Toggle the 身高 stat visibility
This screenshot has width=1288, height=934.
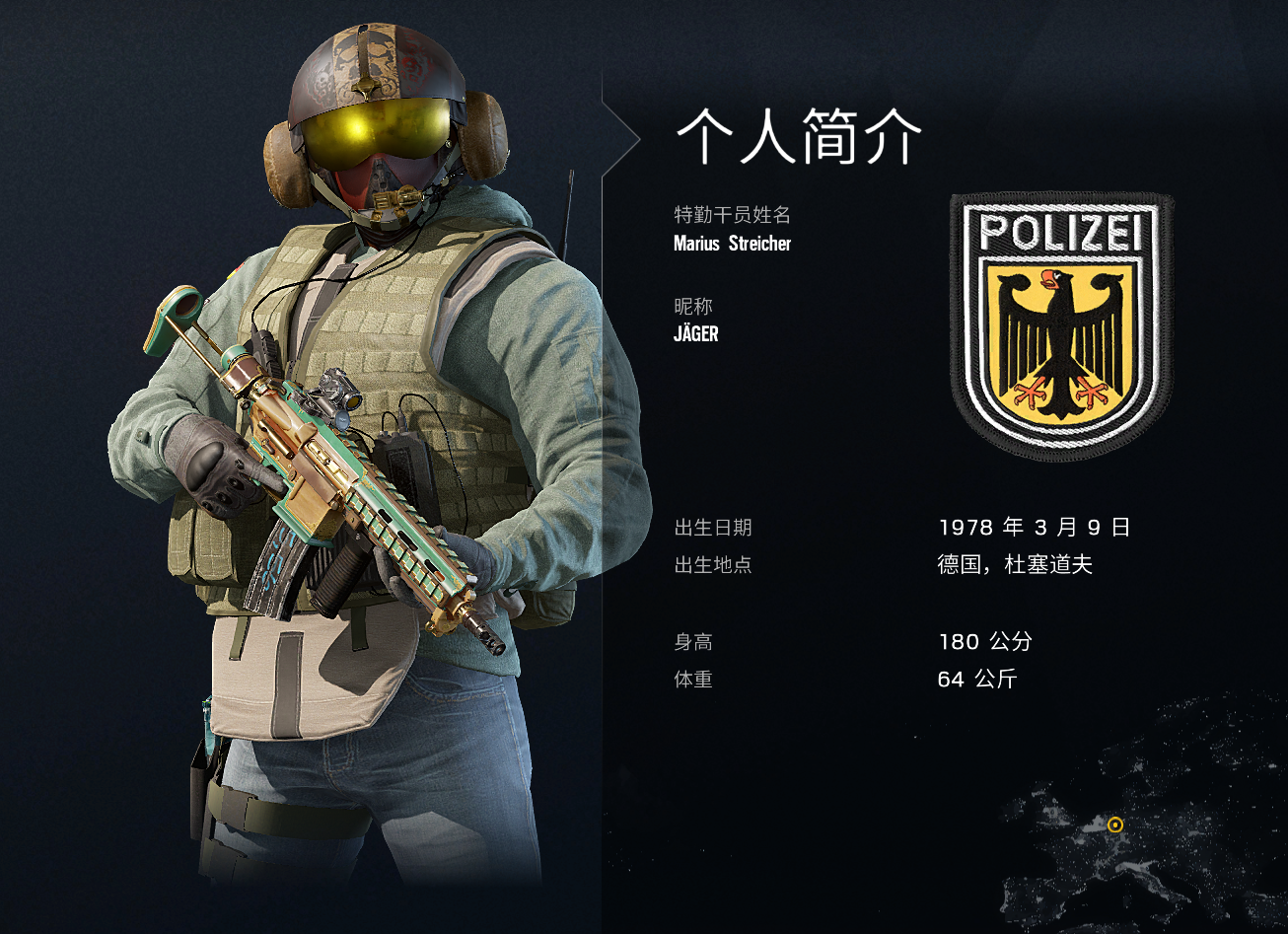tap(693, 641)
